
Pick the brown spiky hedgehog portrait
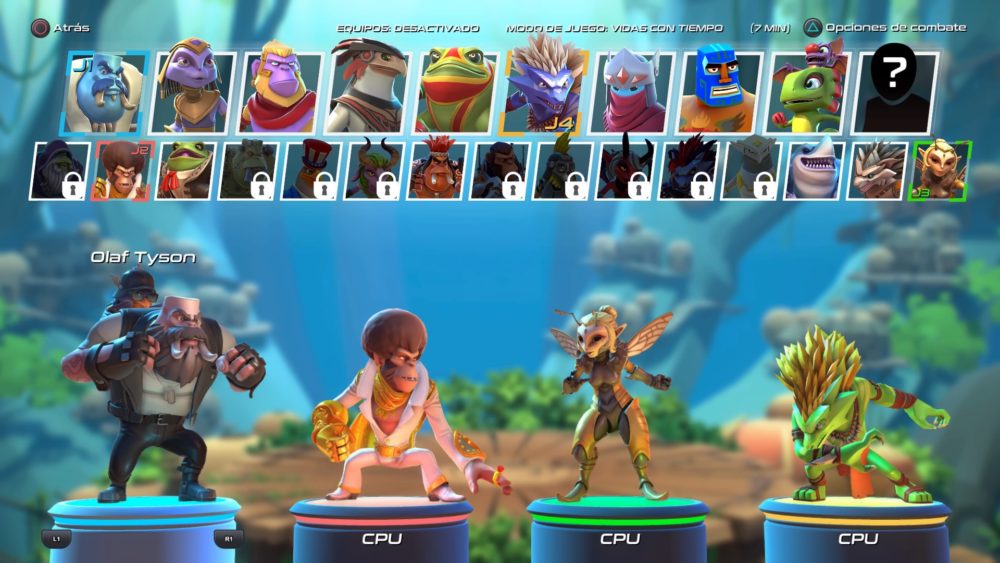tap(876, 171)
